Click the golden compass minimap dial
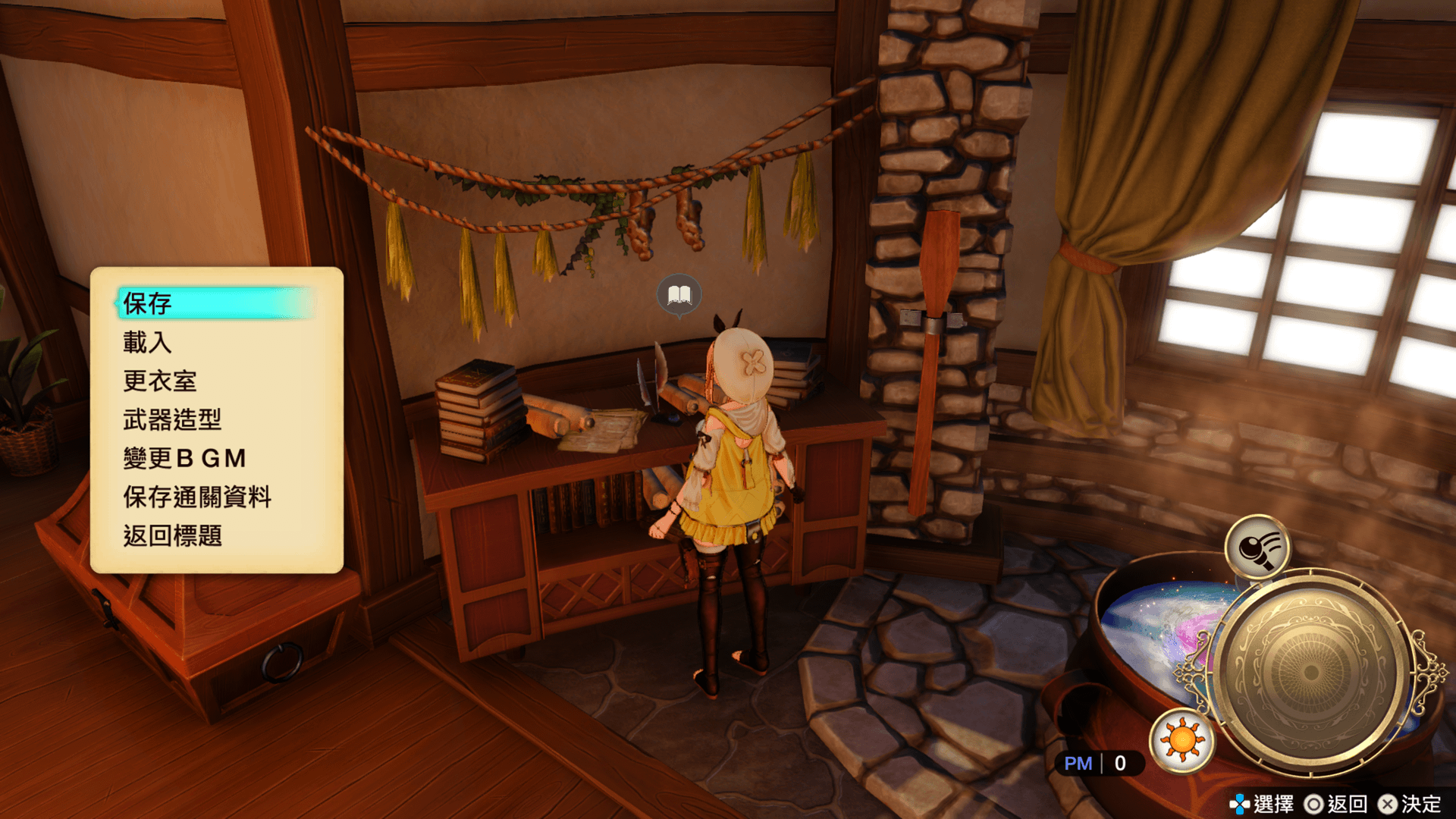This screenshot has width=1456, height=819. click(x=1310, y=672)
